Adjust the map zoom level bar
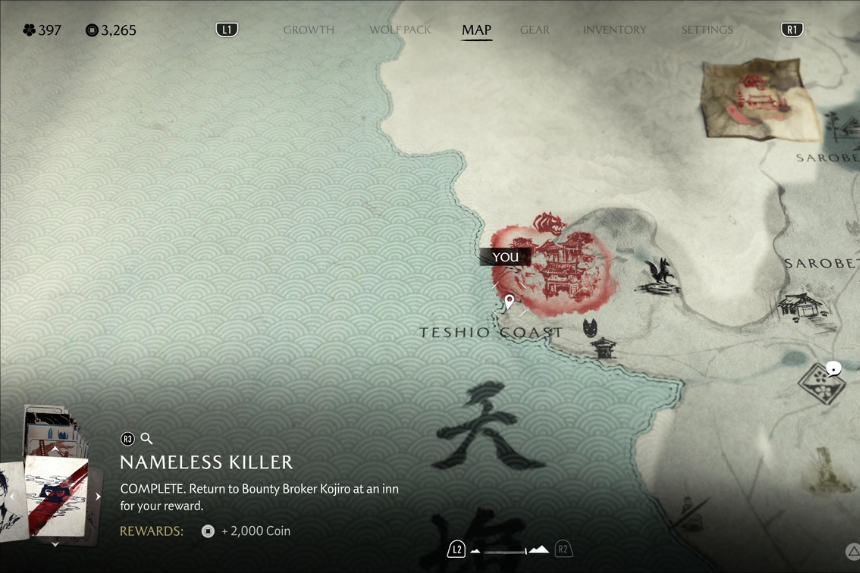The image size is (860, 573). coord(510,549)
